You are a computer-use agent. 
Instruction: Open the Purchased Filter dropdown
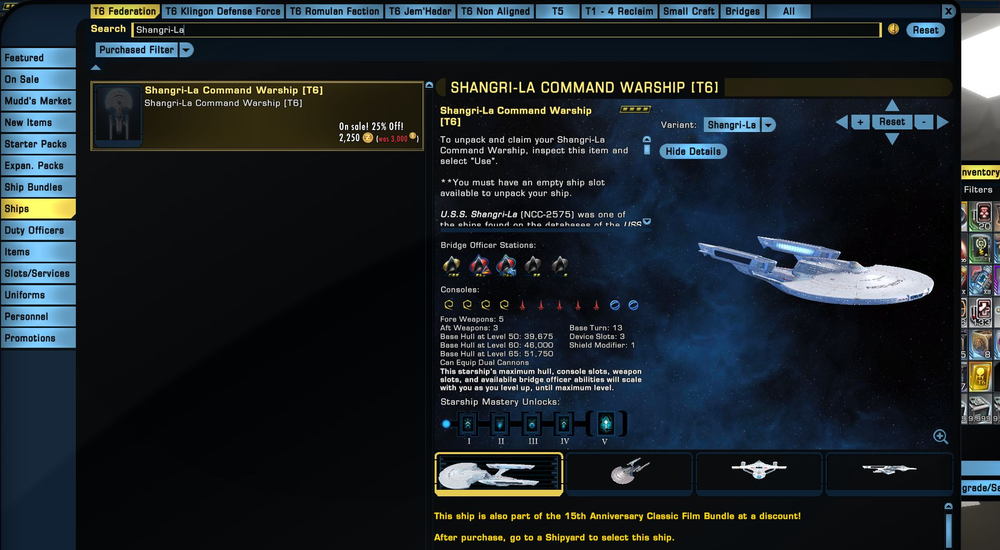click(145, 50)
